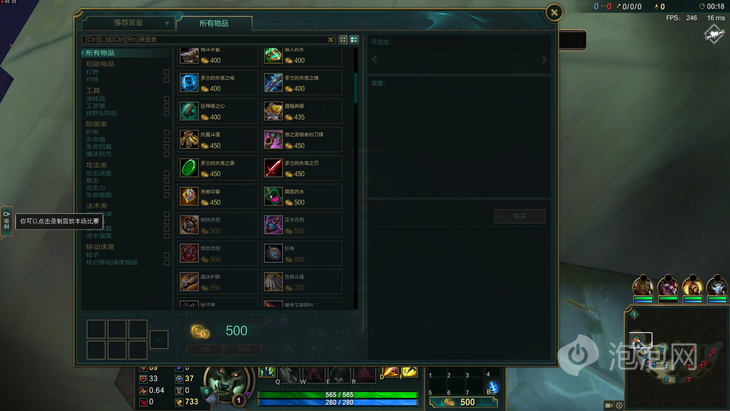
Task: Pick the 腐败药水 potion for 500
Action: [x=273, y=196]
